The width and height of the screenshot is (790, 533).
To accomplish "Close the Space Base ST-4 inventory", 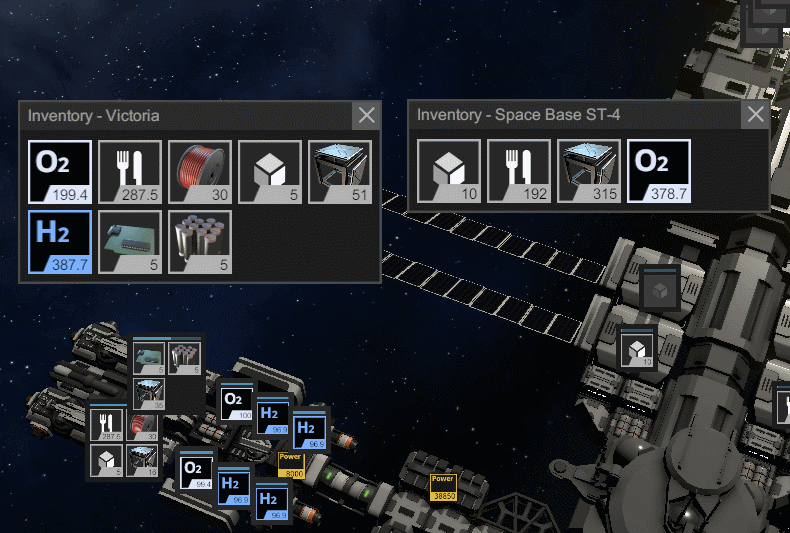I will tap(755, 114).
